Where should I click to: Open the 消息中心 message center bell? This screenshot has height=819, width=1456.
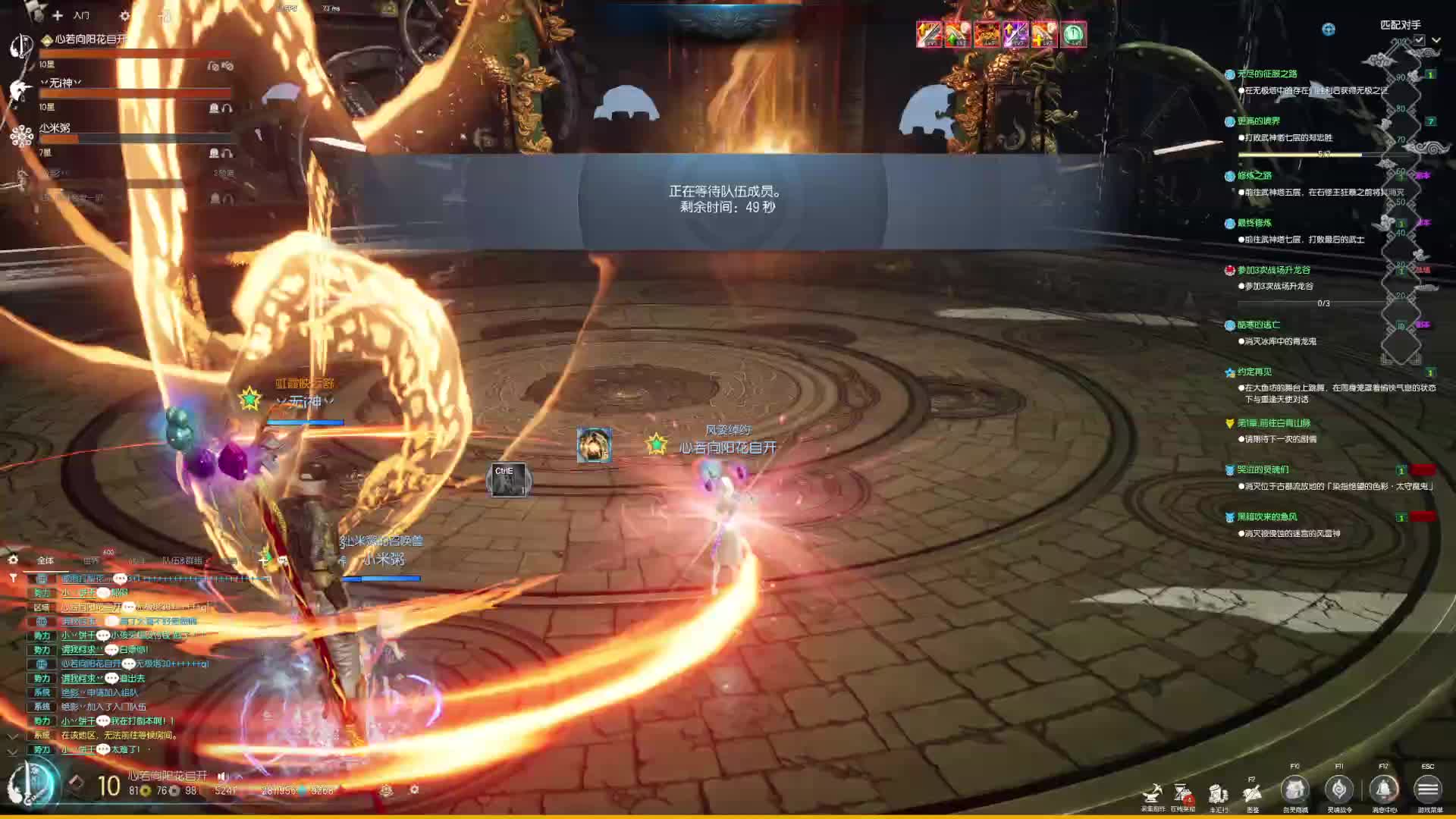click(x=1383, y=790)
